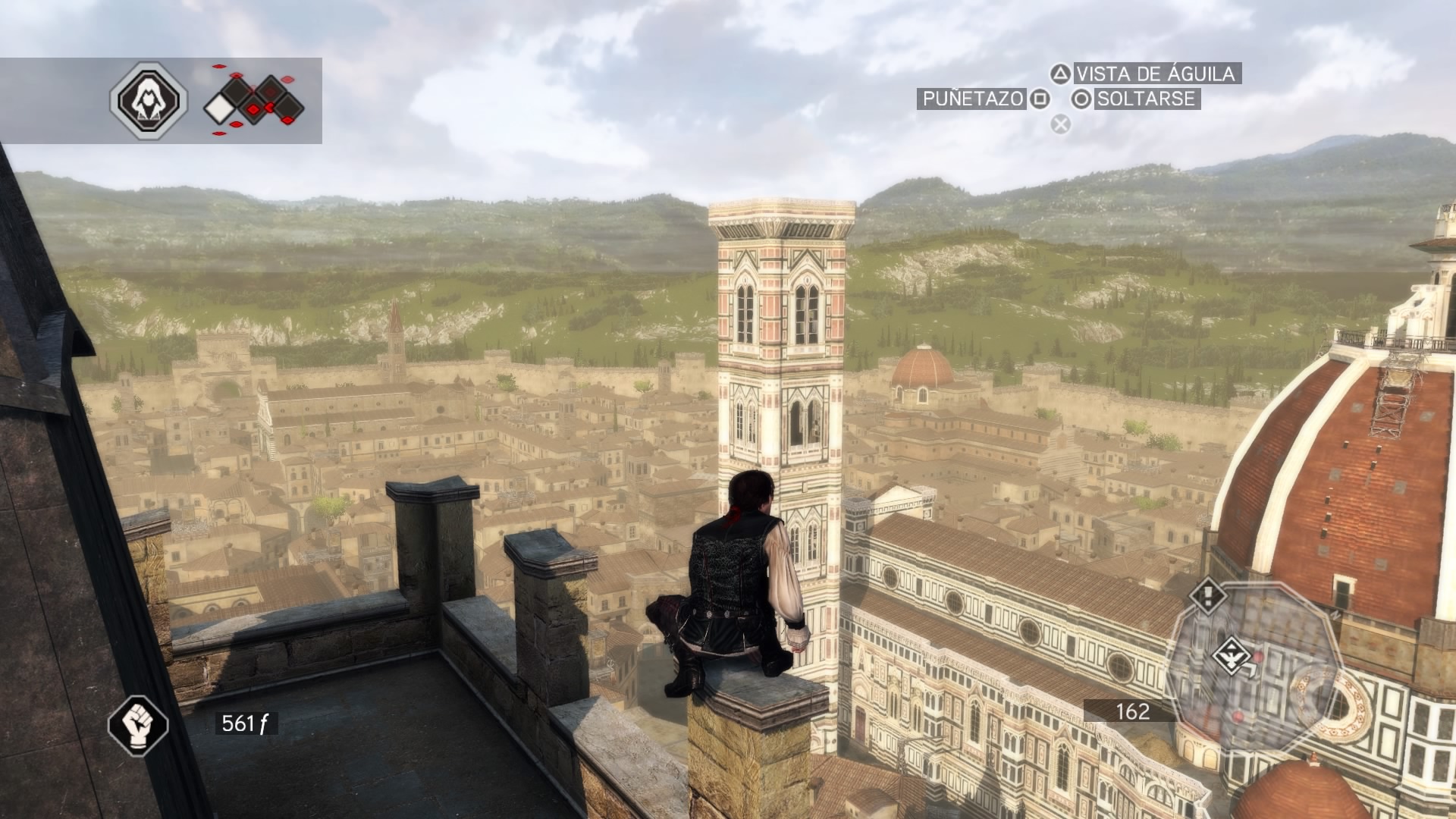
Task: Select the fist weapon icon
Action: (137, 726)
